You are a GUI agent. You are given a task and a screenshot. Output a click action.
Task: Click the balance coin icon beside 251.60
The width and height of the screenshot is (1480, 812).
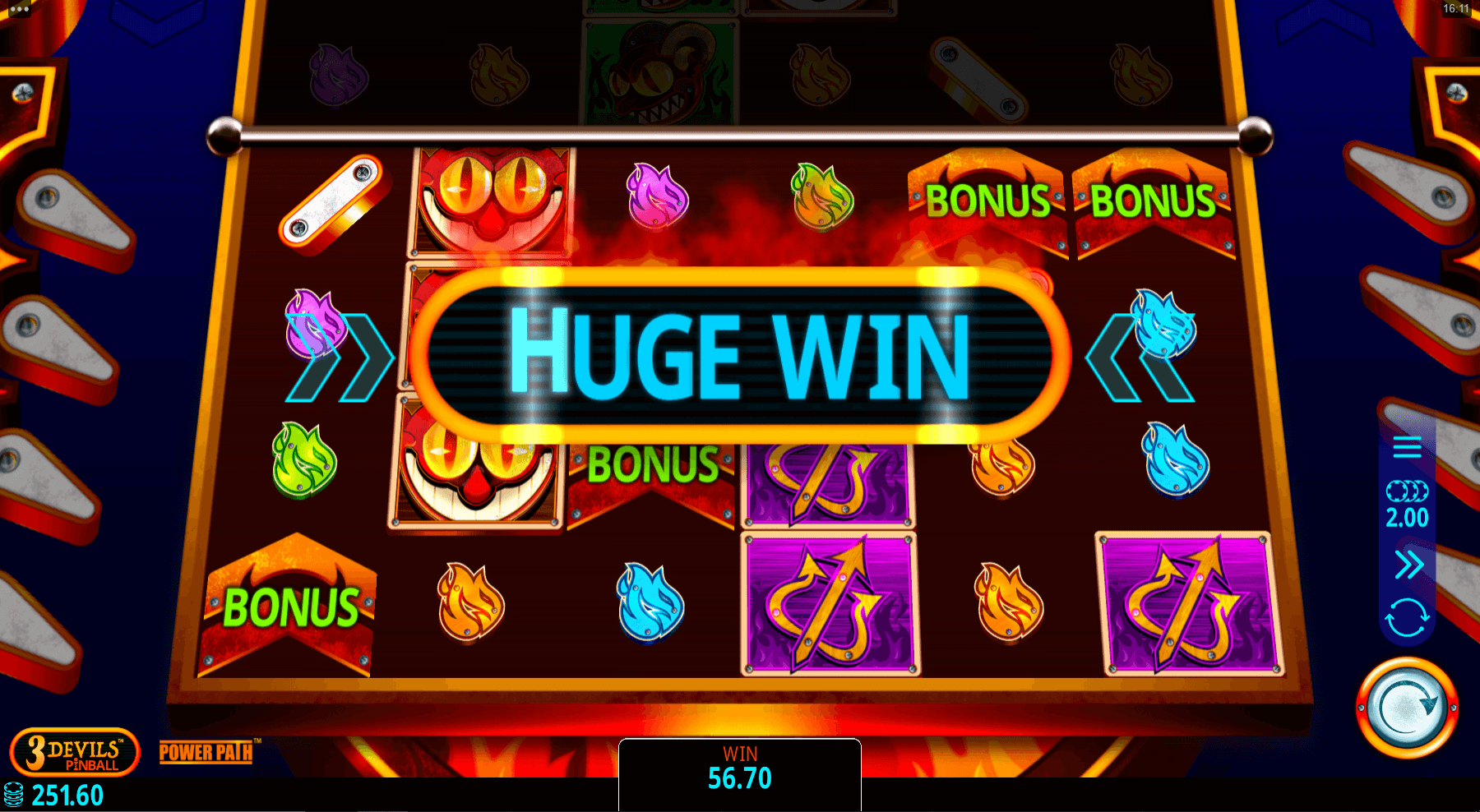[16, 794]
